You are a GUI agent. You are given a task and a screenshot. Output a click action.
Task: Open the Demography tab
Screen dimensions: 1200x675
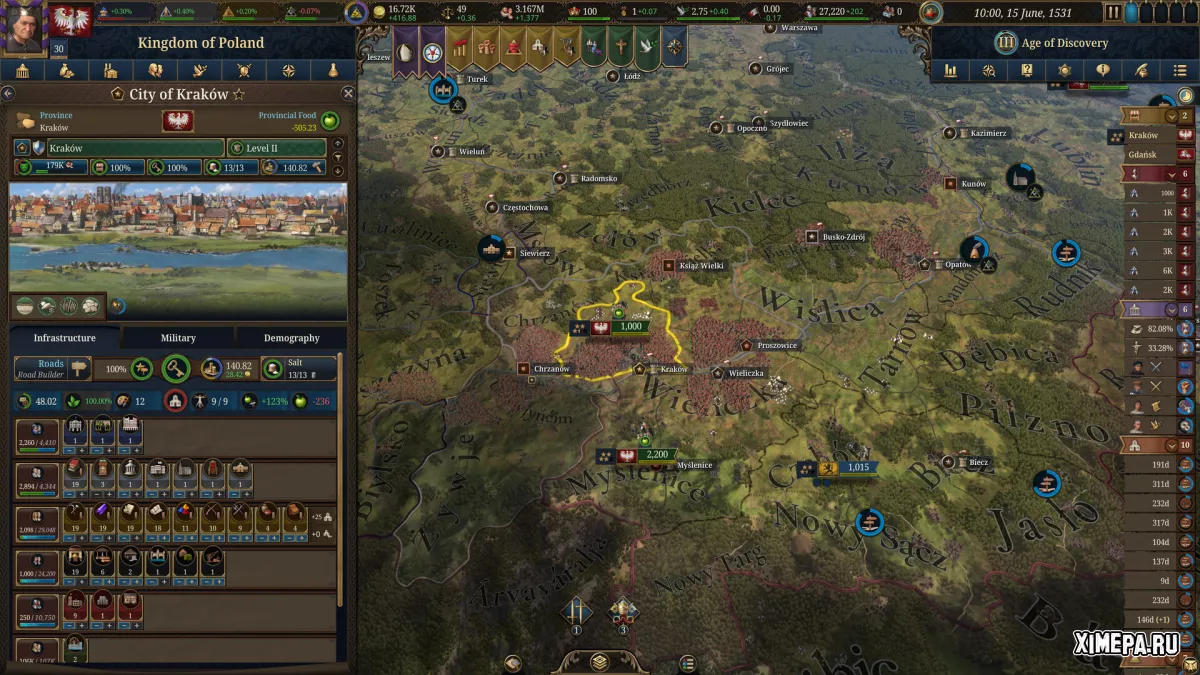[x=291, y=338]
